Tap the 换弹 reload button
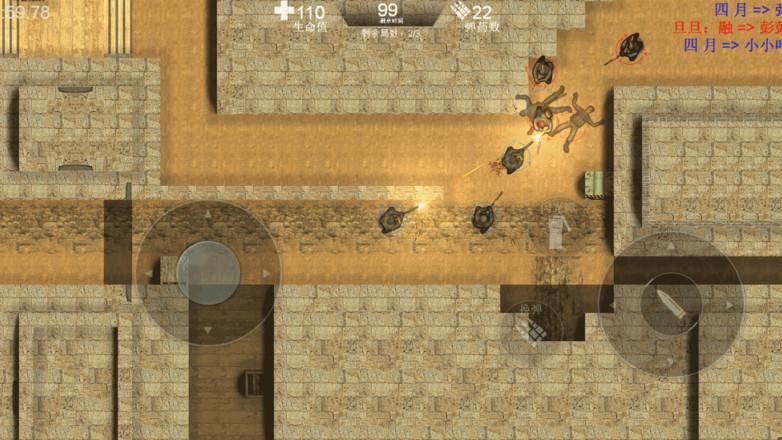 click(x=530, y=324)
